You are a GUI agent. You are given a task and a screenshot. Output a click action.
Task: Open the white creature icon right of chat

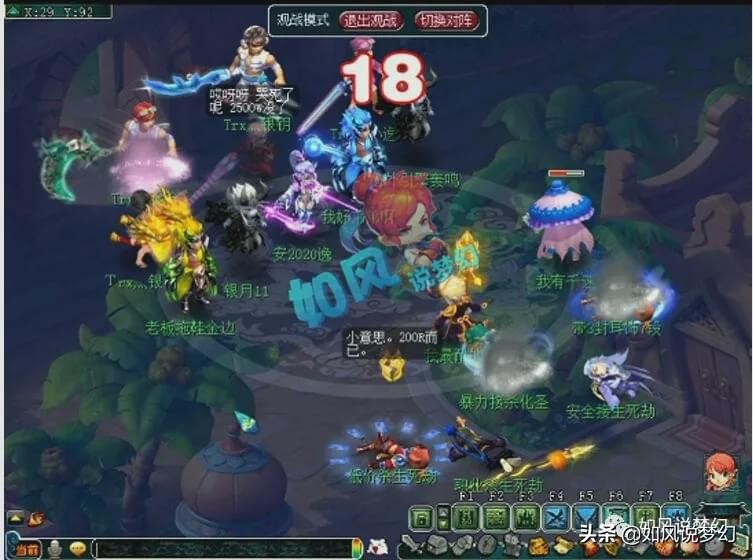click(x=379, y=547)
